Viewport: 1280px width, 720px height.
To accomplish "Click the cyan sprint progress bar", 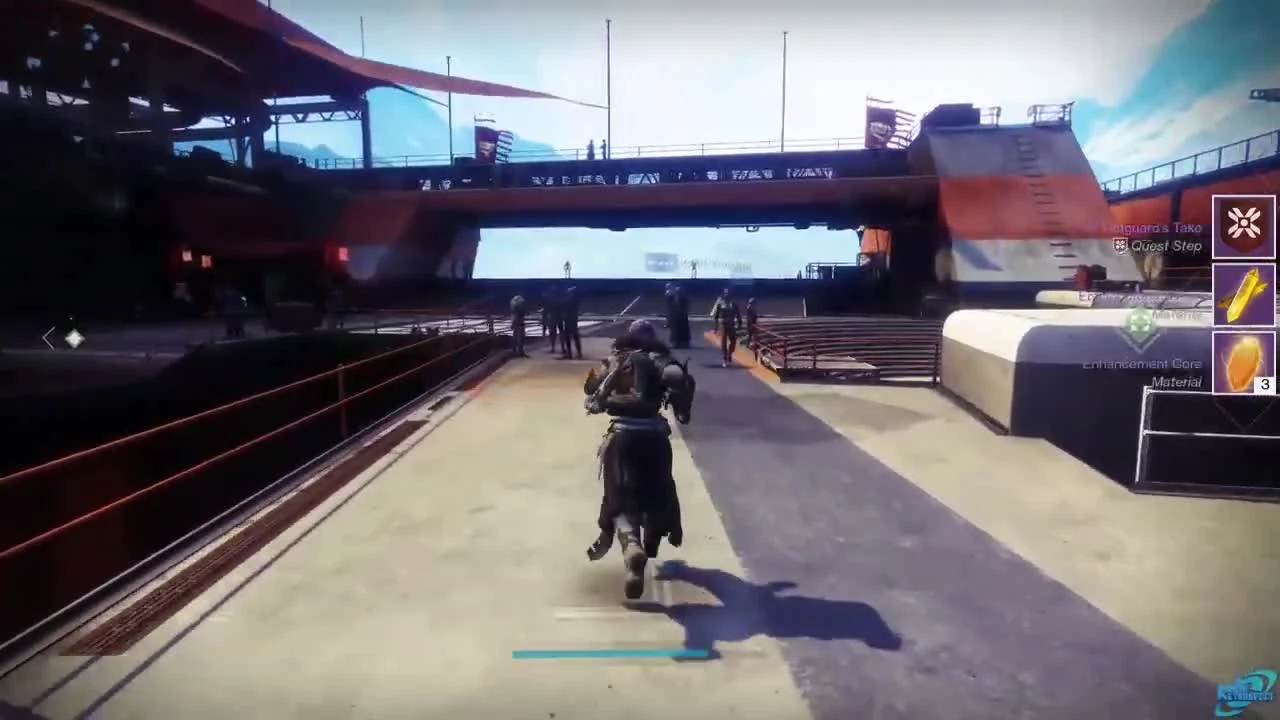I will click(610, 653).
